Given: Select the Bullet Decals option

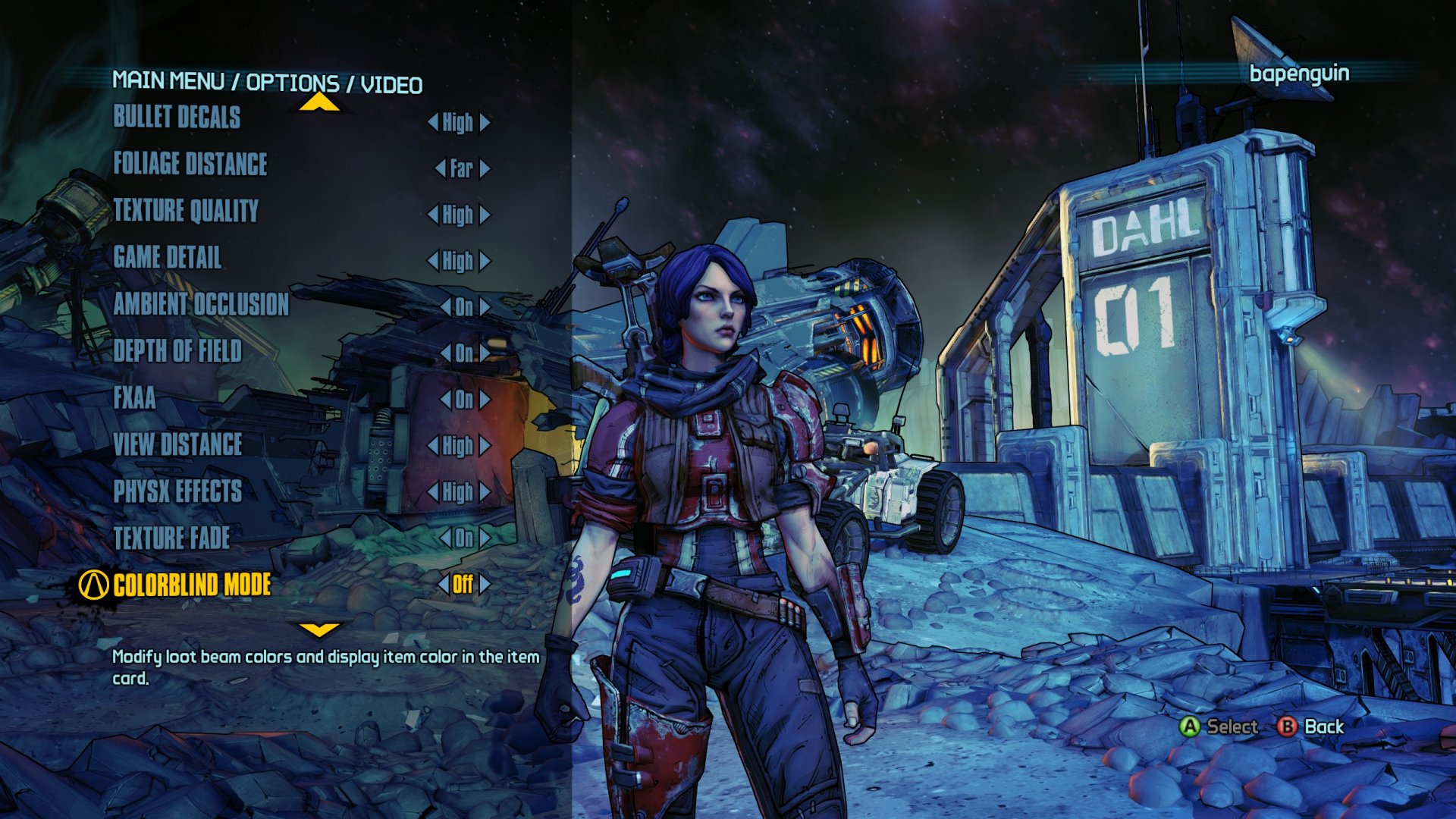Looking at the screenshot, I should 177,117.
